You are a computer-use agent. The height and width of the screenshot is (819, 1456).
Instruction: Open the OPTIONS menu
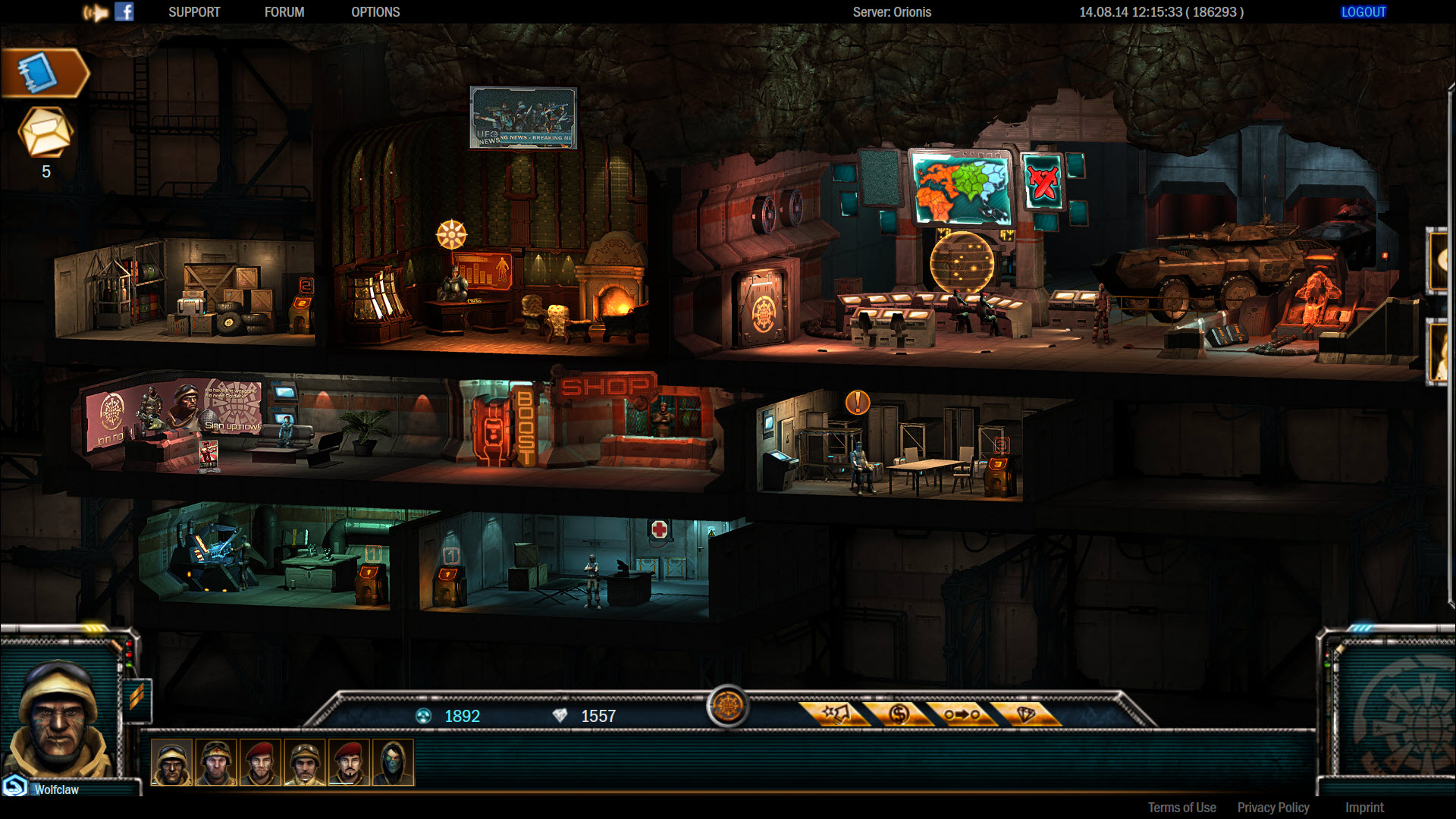[375, 12]
